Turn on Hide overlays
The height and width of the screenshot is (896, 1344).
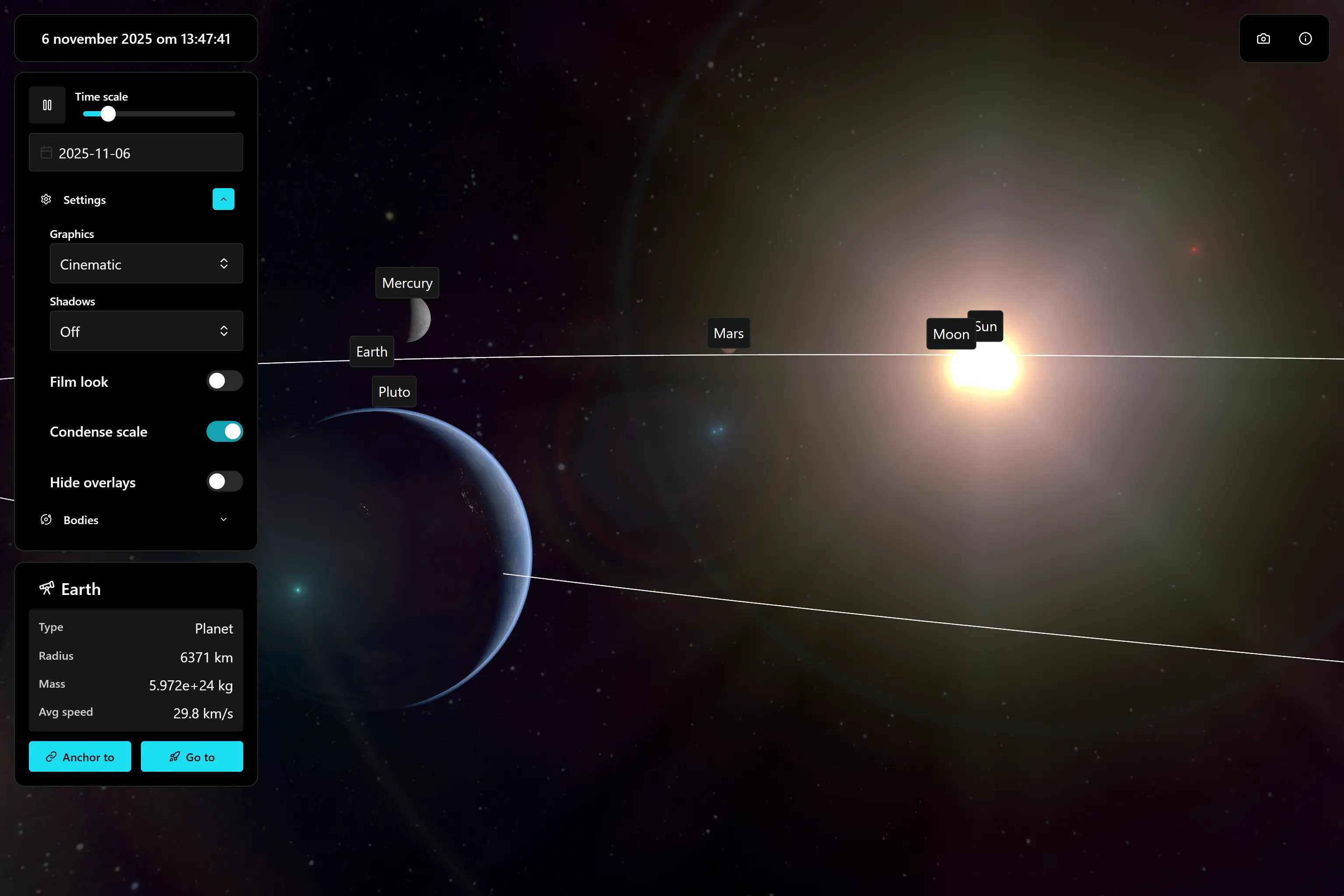224,482
